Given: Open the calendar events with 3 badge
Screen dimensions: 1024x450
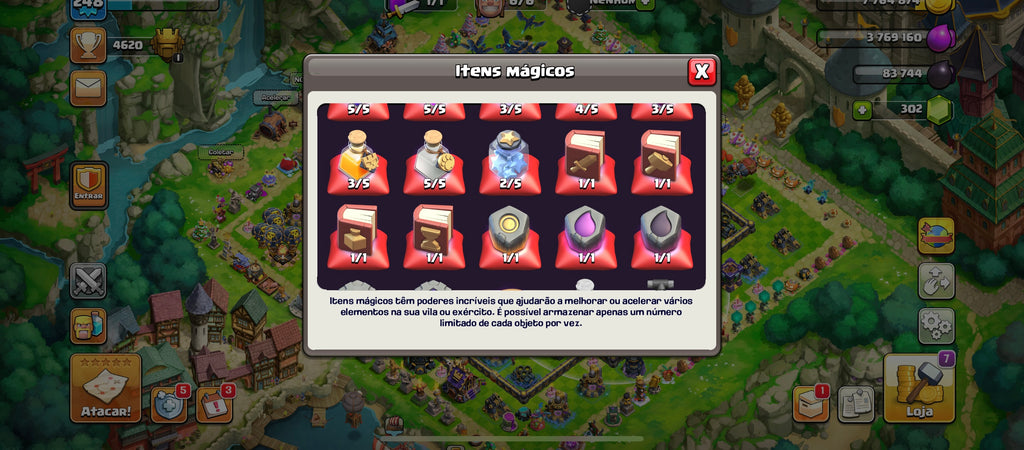Looking at the screenshot, I should 213,404.
